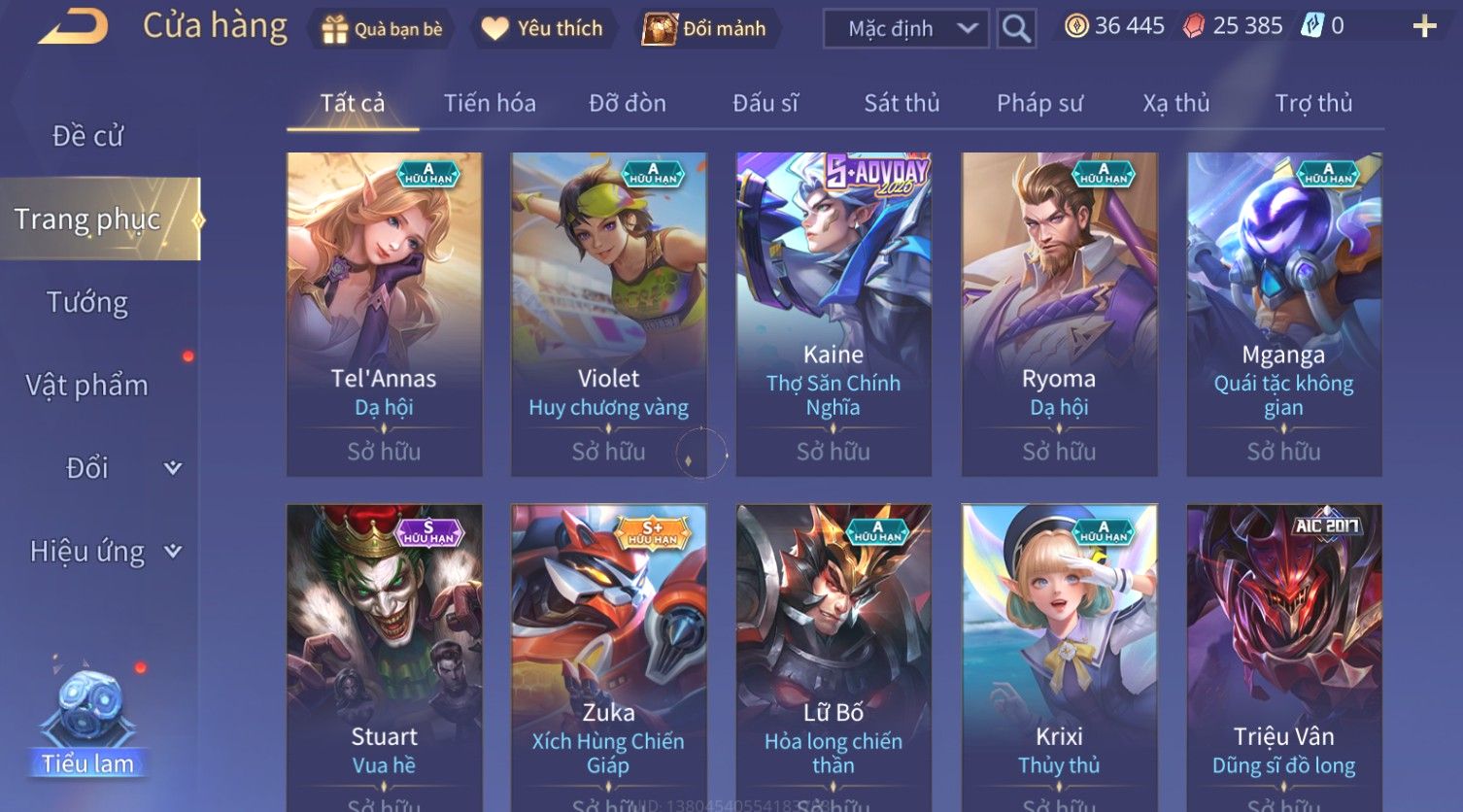Select the Pháp sư tab
This screenshot has height=812, width=1463.
click(x=1039, y=103)
